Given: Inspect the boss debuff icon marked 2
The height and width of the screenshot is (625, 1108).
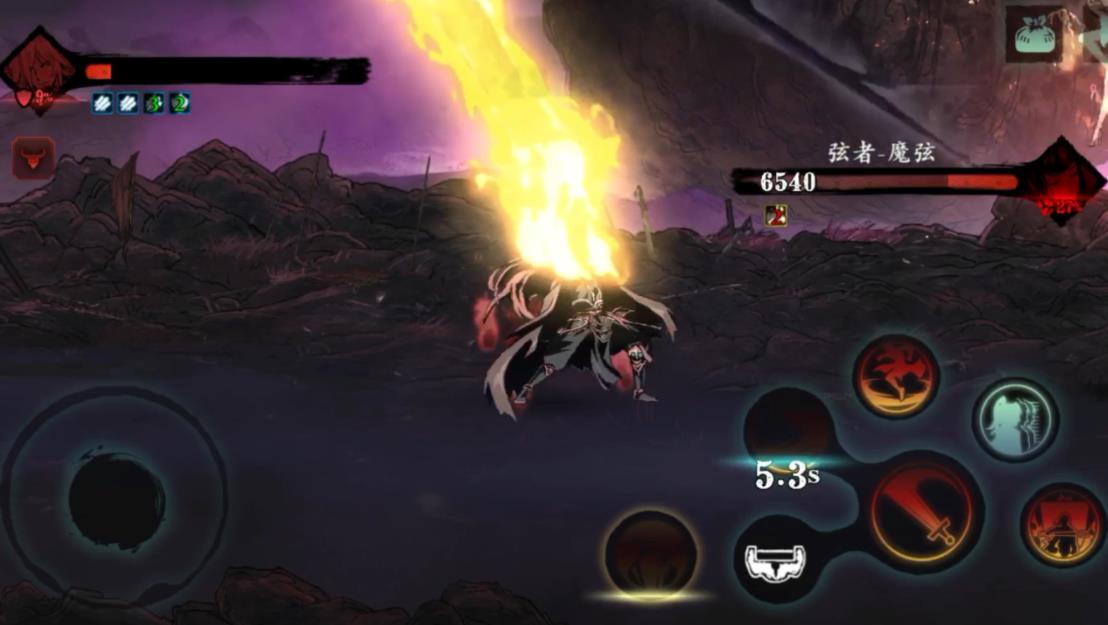Looking at the screenshot, I should (x=776, y=215).
